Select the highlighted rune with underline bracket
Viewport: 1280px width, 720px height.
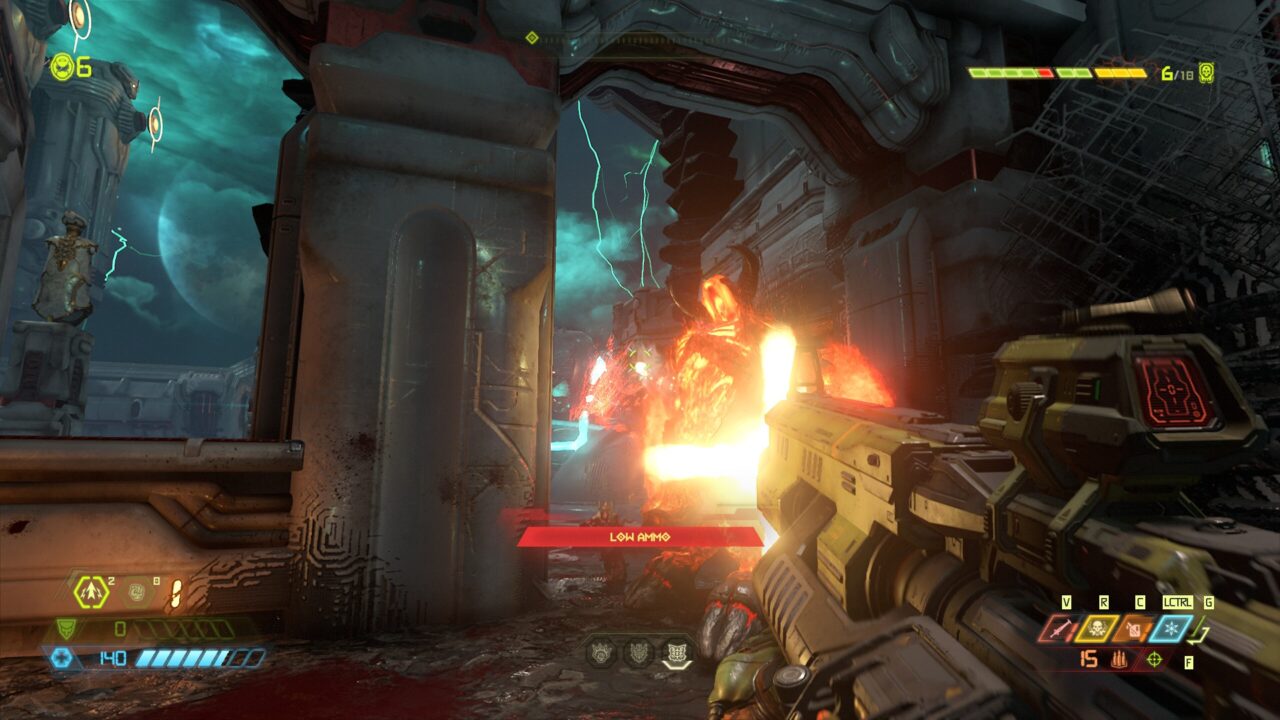(x=677, y=653)
